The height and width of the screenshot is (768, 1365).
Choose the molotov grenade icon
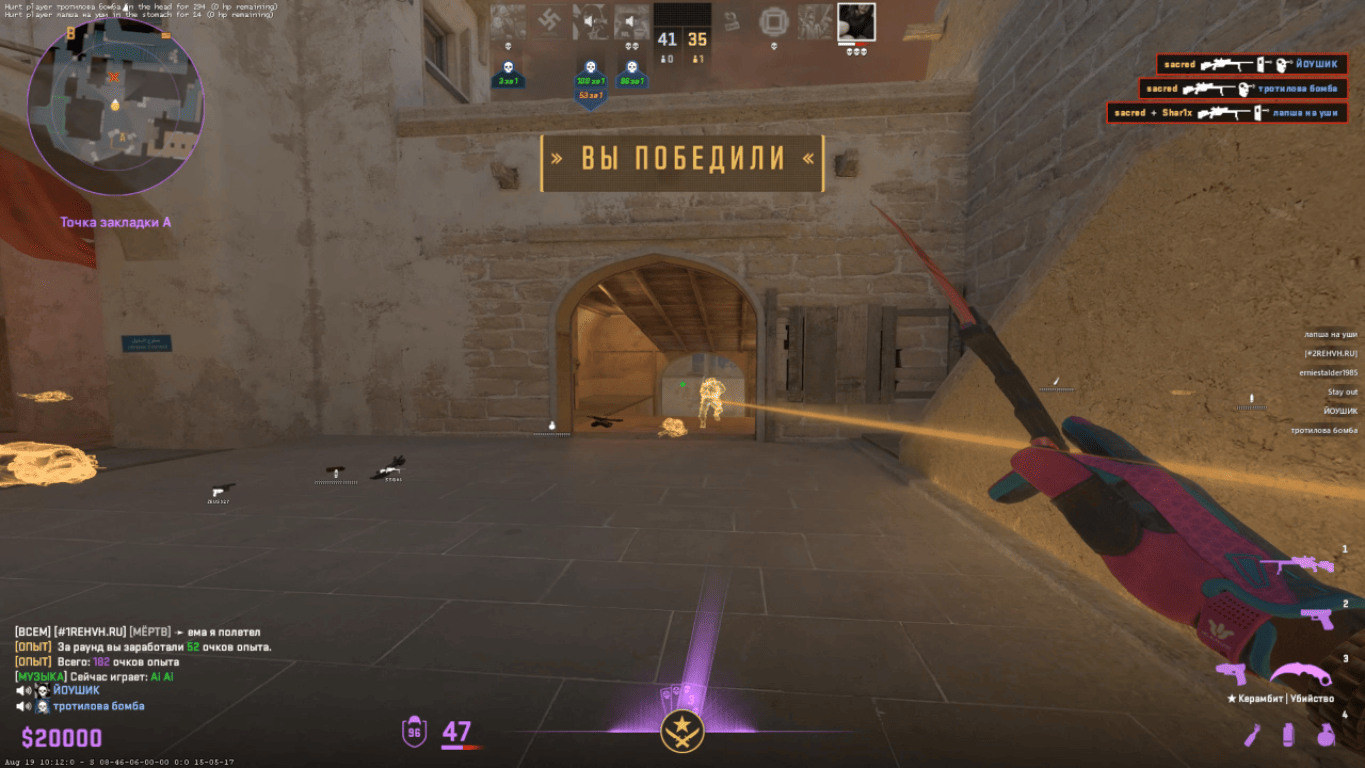coord(1253,736)
